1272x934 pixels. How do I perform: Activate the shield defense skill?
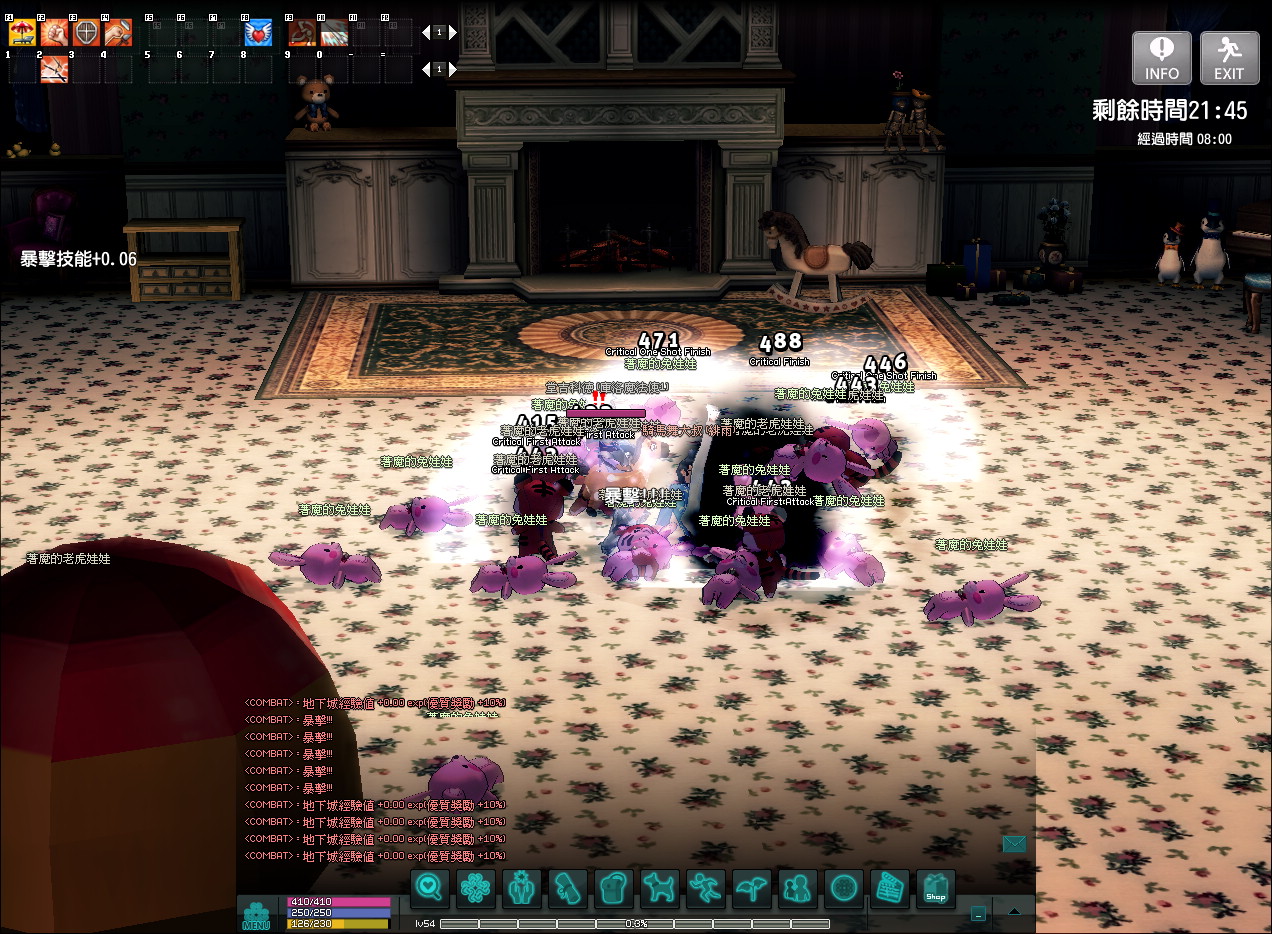[x=87, y=33]
